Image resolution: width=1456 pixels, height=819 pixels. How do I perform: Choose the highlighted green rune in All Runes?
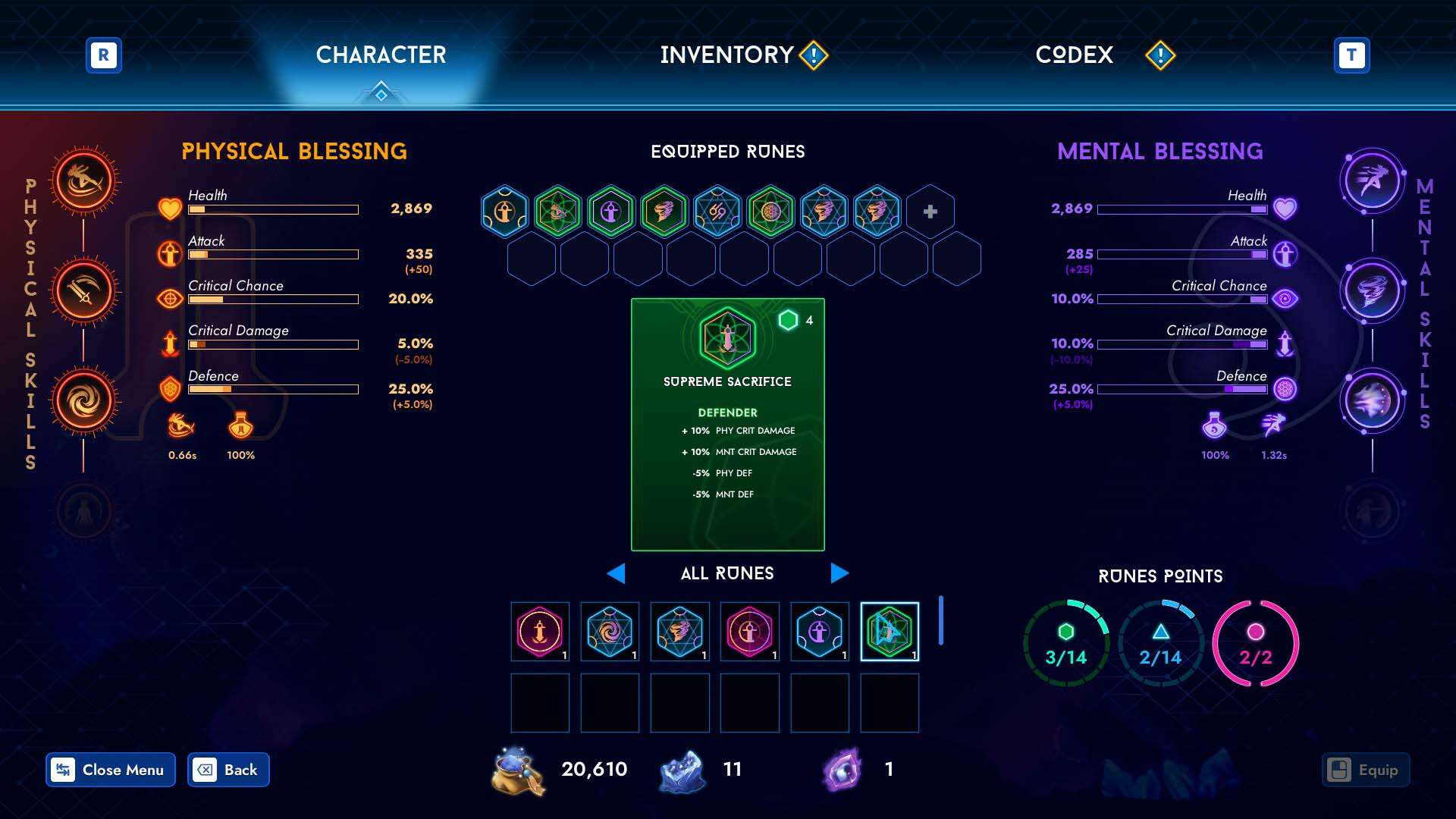pyautogui.click(x=890, y=632)
